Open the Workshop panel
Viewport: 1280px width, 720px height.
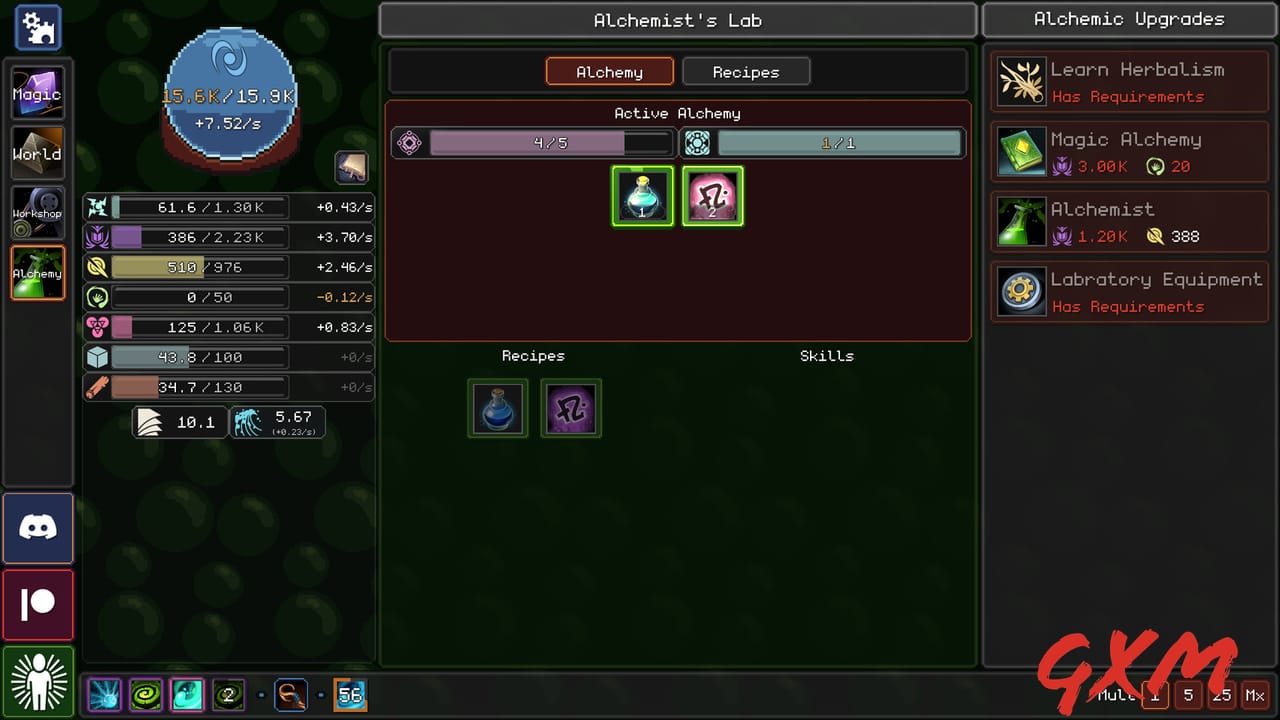(x=37, y=212)
